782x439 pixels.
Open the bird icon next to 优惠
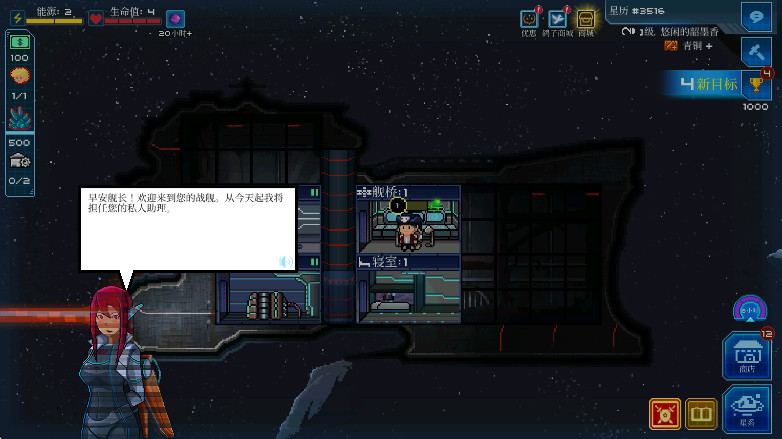coord(558,19)
